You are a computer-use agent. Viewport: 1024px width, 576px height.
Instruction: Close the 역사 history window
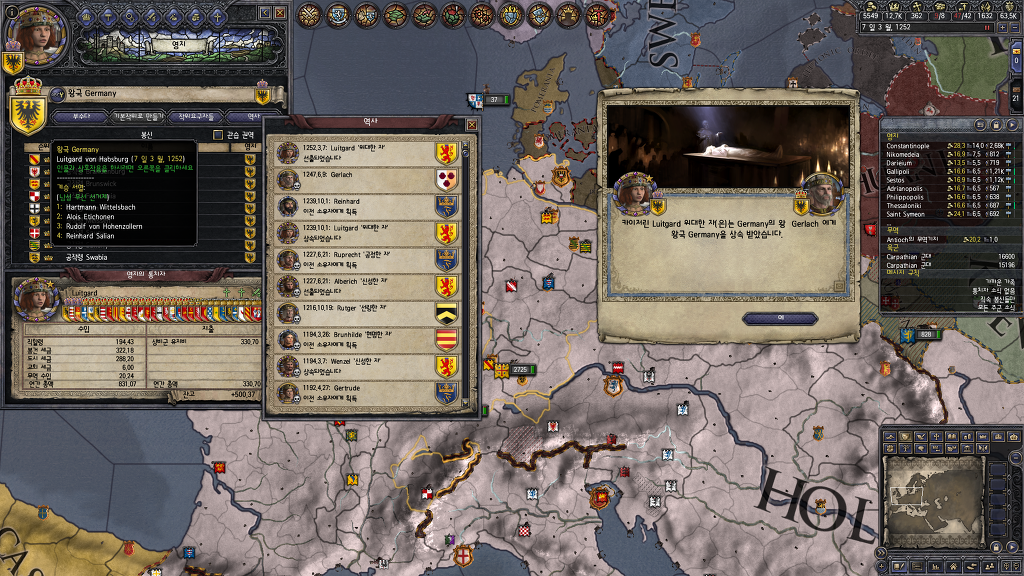(471, 125)
